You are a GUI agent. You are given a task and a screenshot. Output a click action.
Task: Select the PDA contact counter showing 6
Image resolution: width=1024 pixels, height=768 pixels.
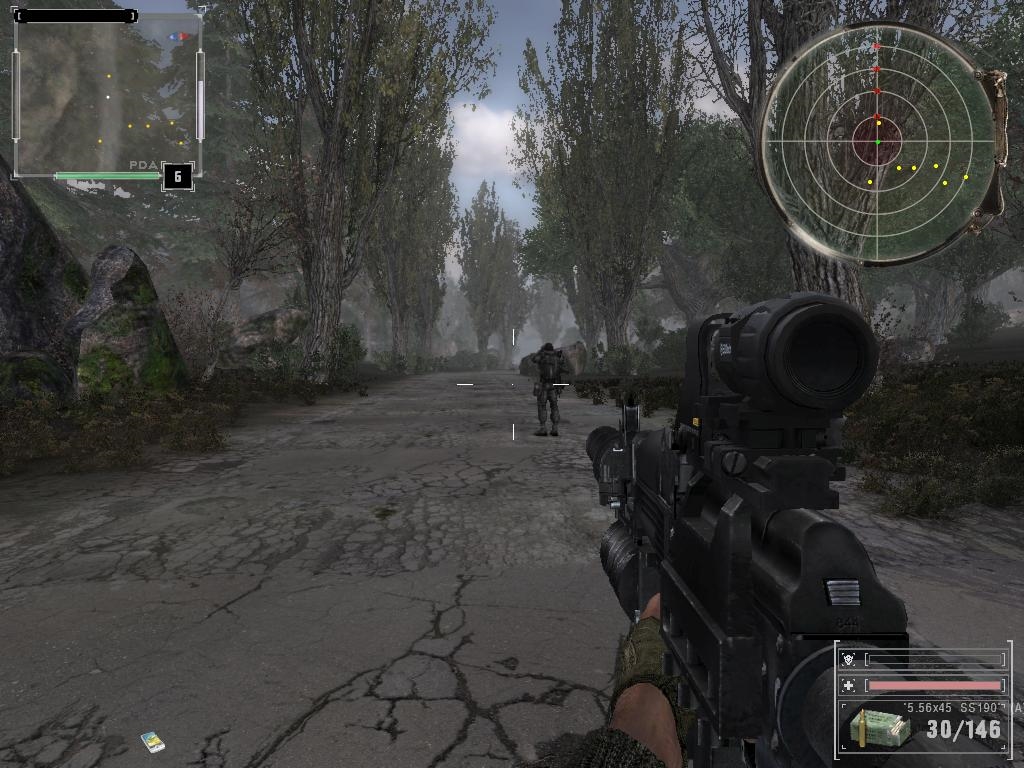(177, 177)
